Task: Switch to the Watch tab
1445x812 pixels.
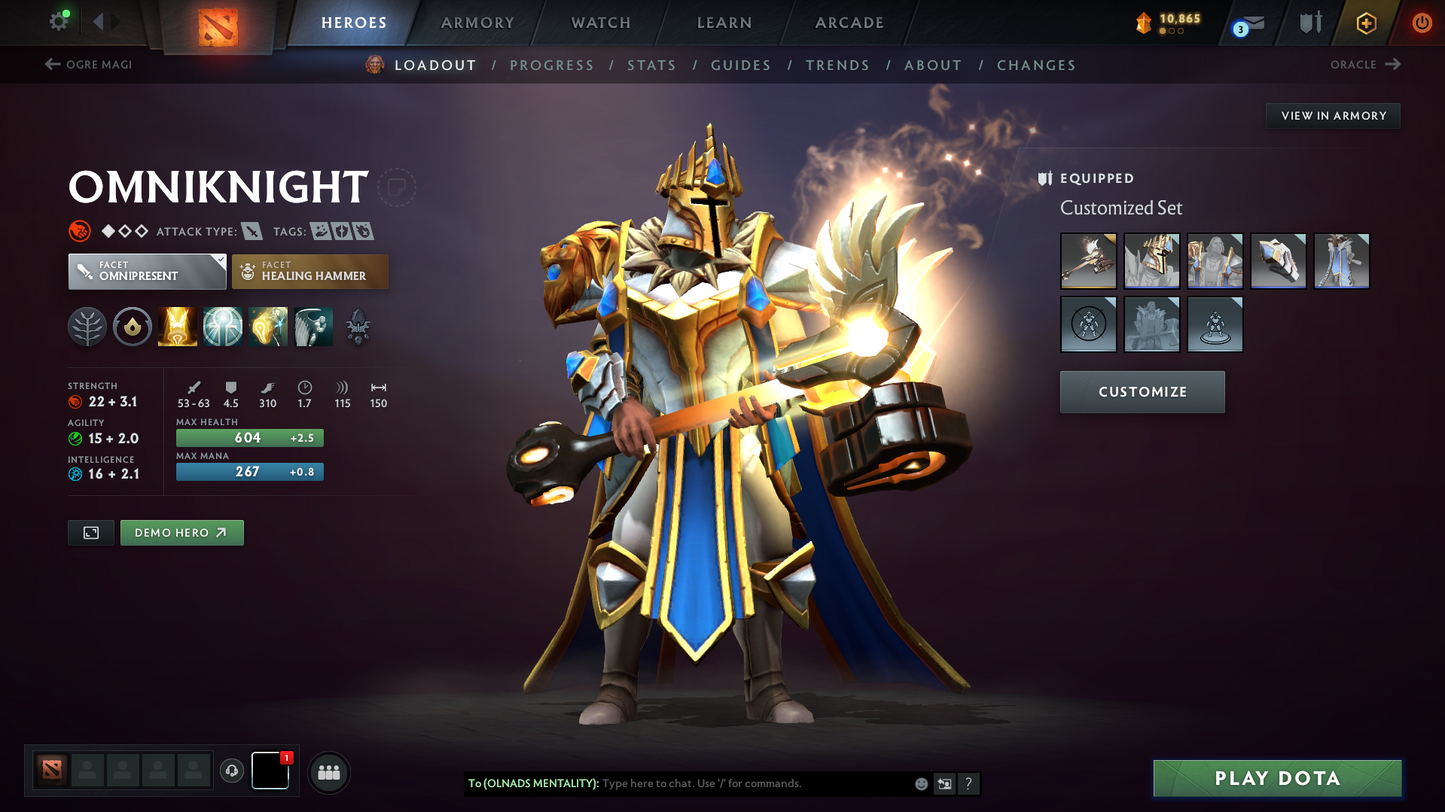Action: [x=600, y=23]
